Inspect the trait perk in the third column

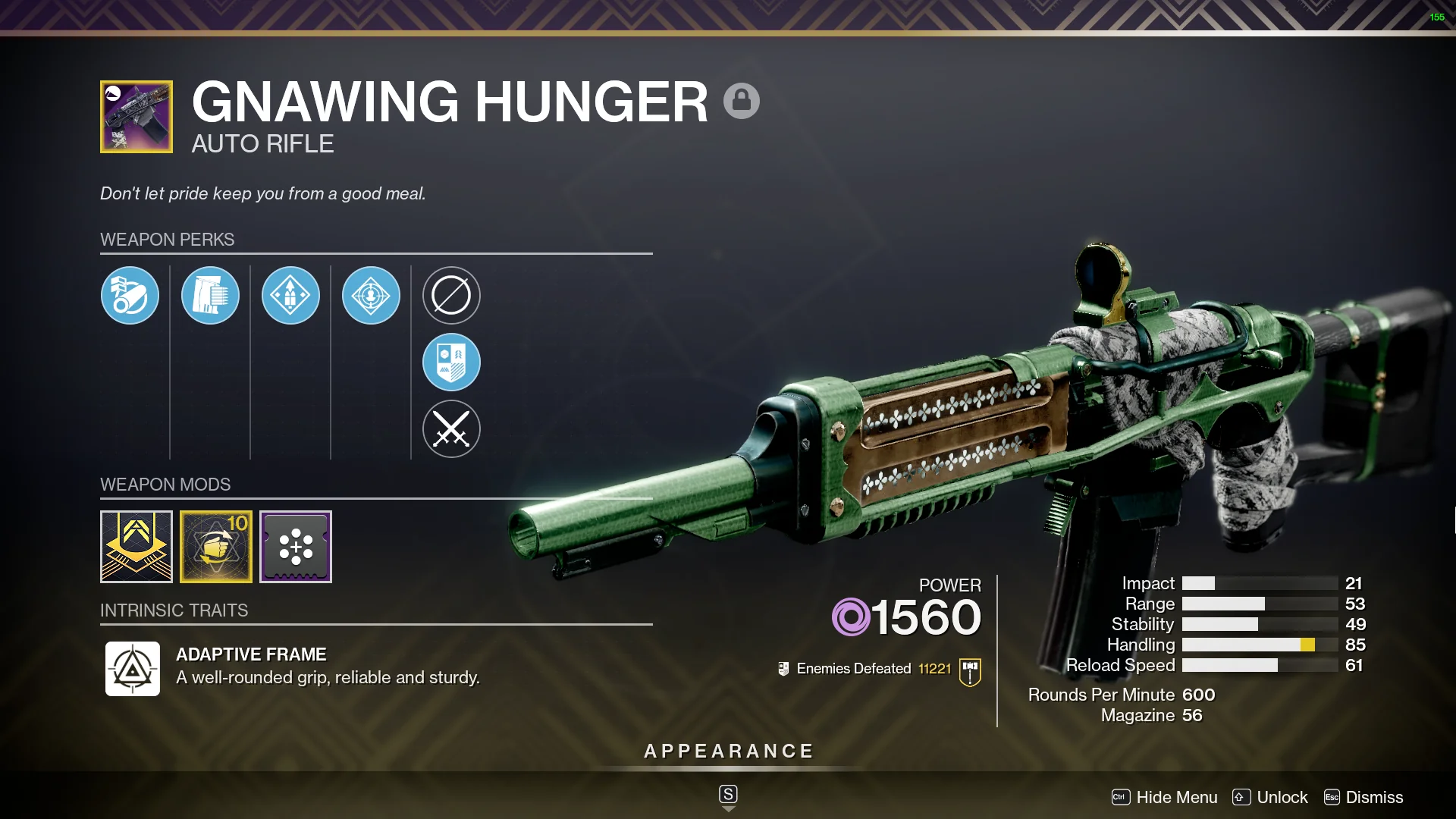290,295
